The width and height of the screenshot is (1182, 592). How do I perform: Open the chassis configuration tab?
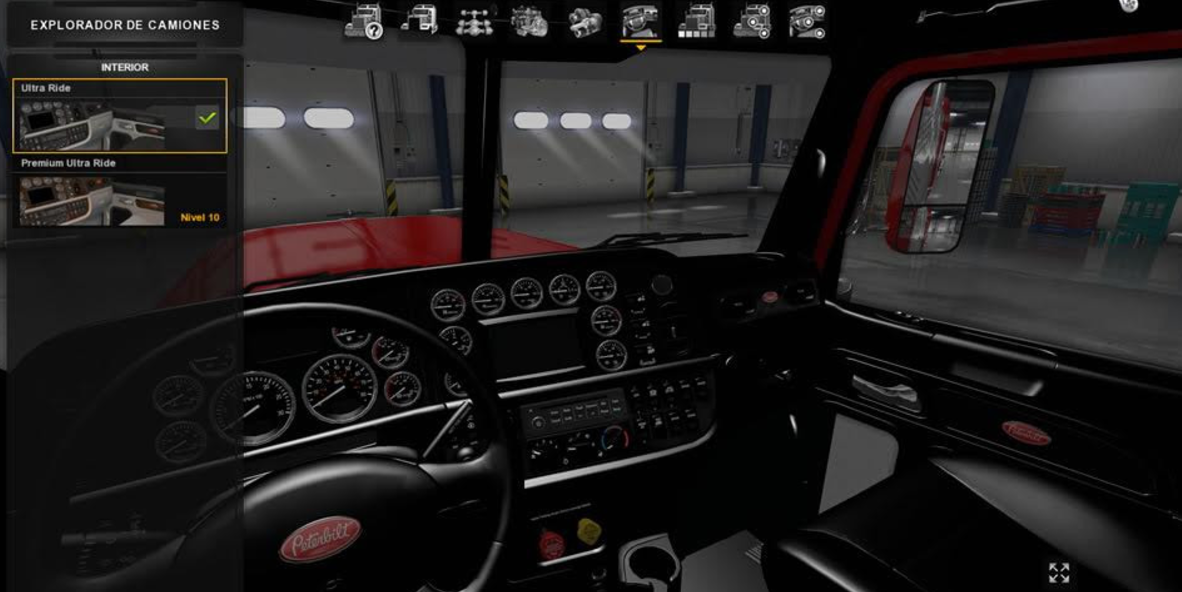click(474, 21)
